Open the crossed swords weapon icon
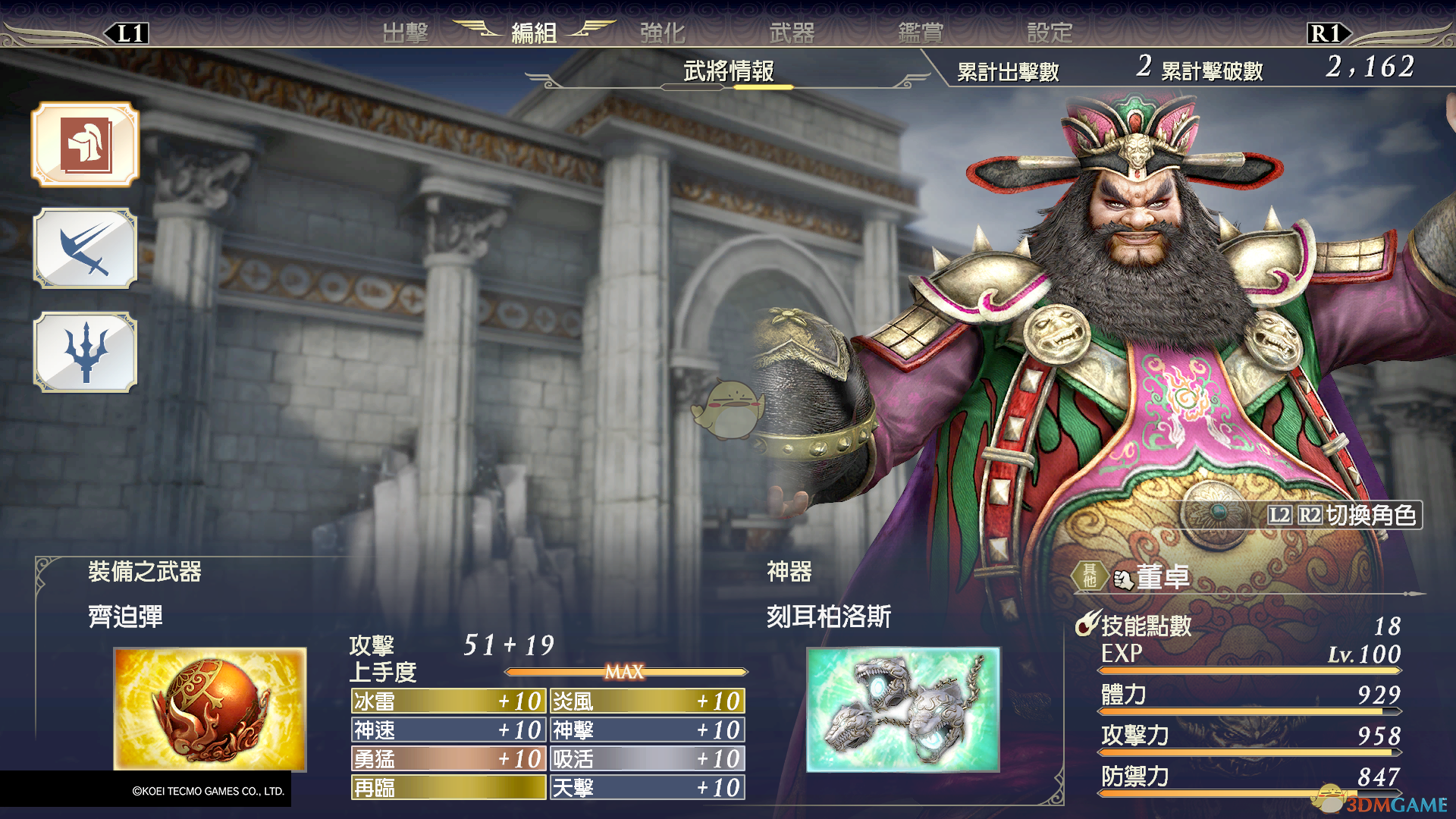This screenshot has height=819, width=1456. [x=85, y=249]
